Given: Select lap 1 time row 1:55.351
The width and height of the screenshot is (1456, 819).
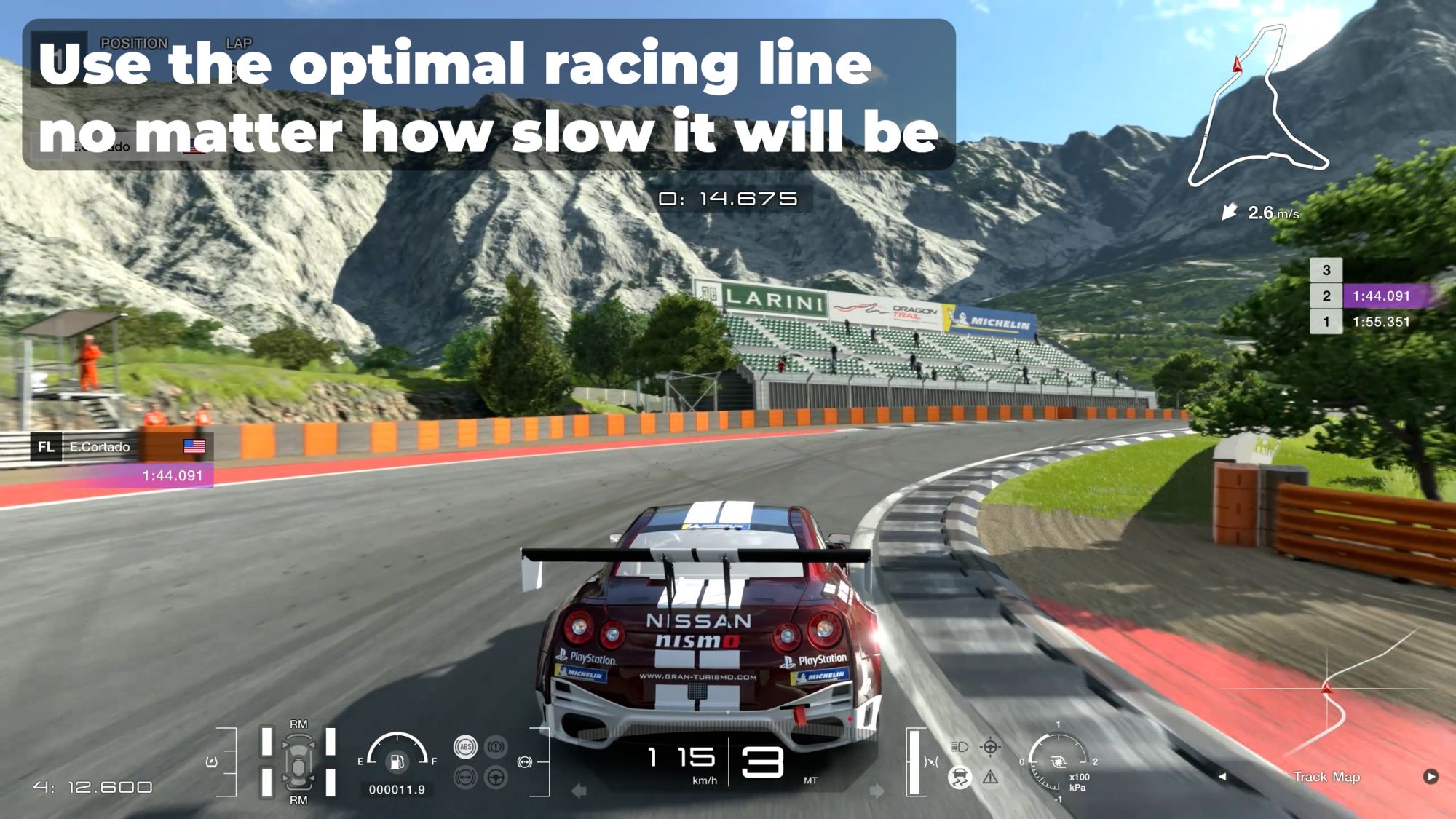Looking at the screenshot, I should 1372,322.
